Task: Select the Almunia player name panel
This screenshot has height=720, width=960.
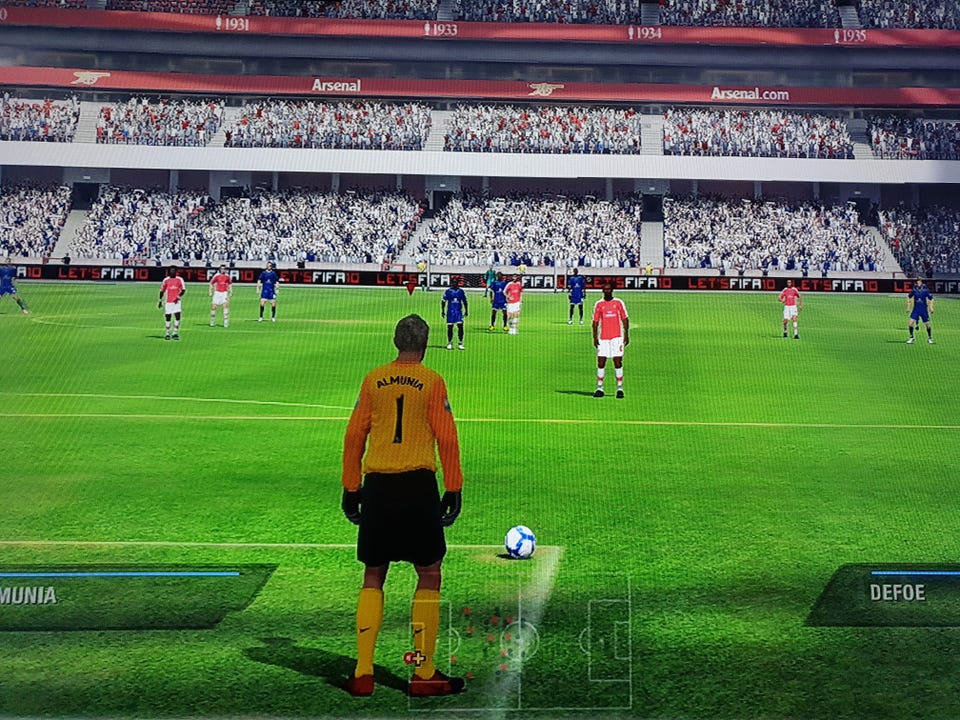Action: 130,595
